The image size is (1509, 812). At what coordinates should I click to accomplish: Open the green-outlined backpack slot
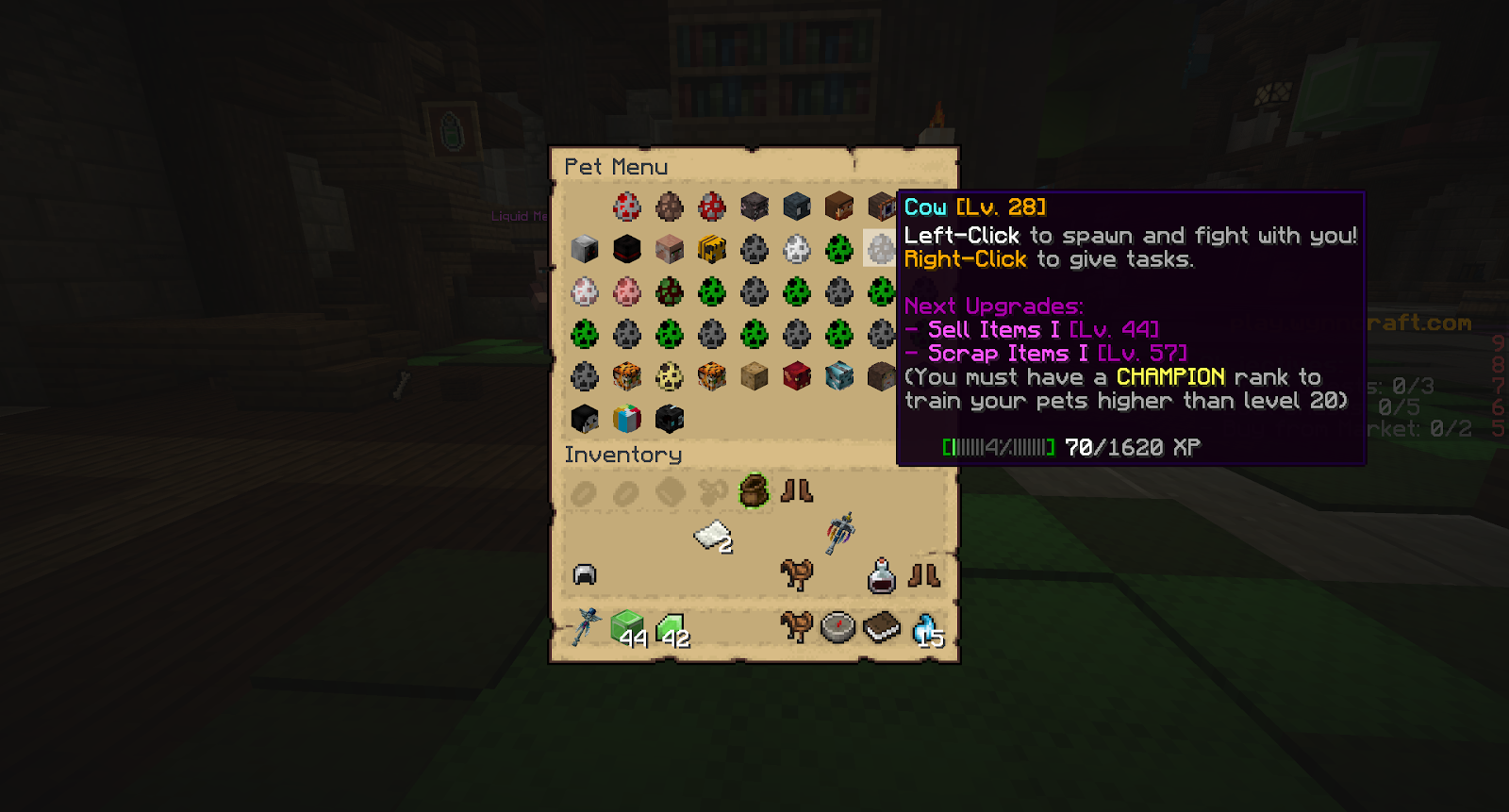[x=754, y=490]
